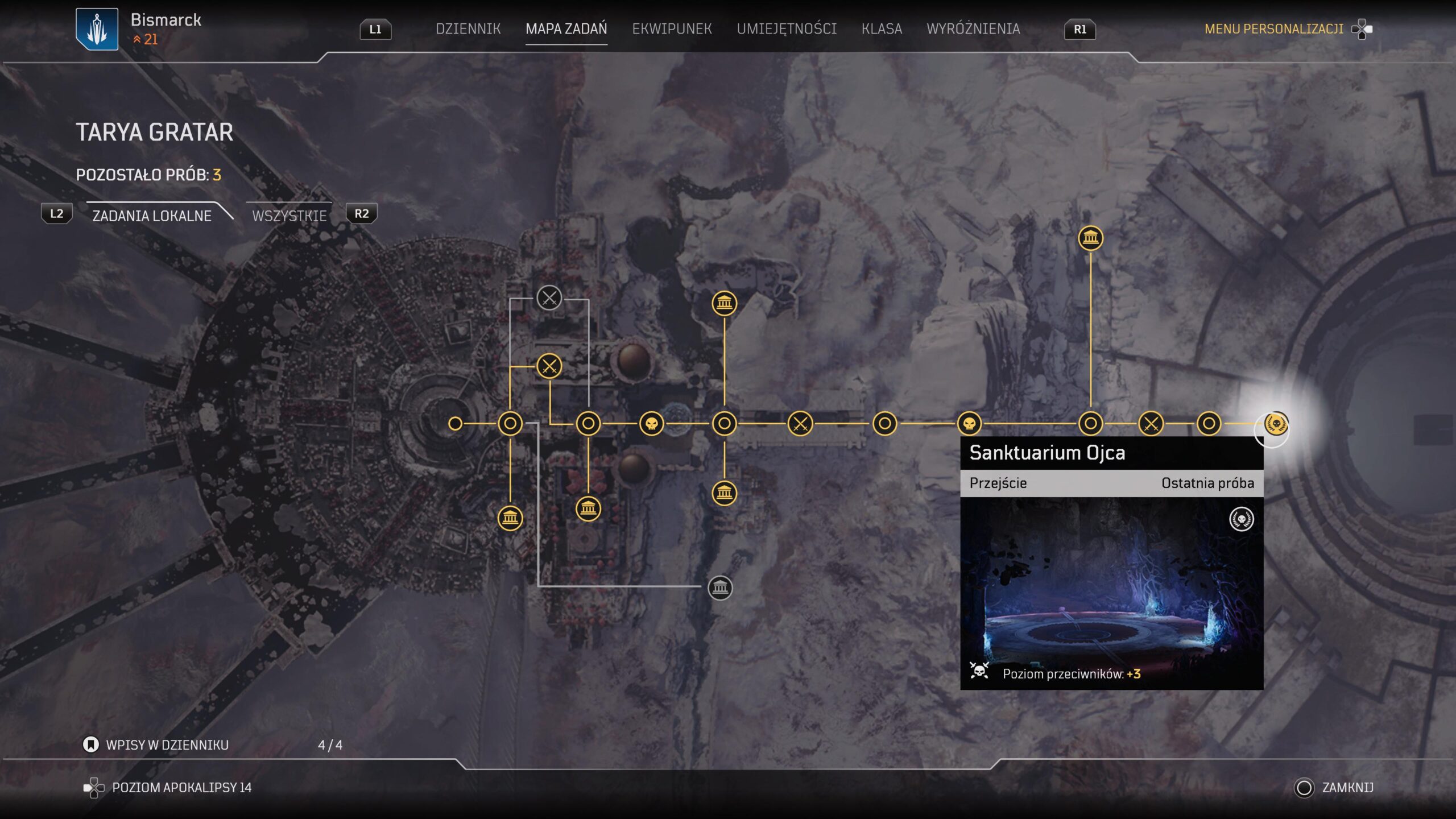The height and width of the screenshot is (819, 1456).
Task: Select the greyed-out crossed swords quest node
Action: 549,297
